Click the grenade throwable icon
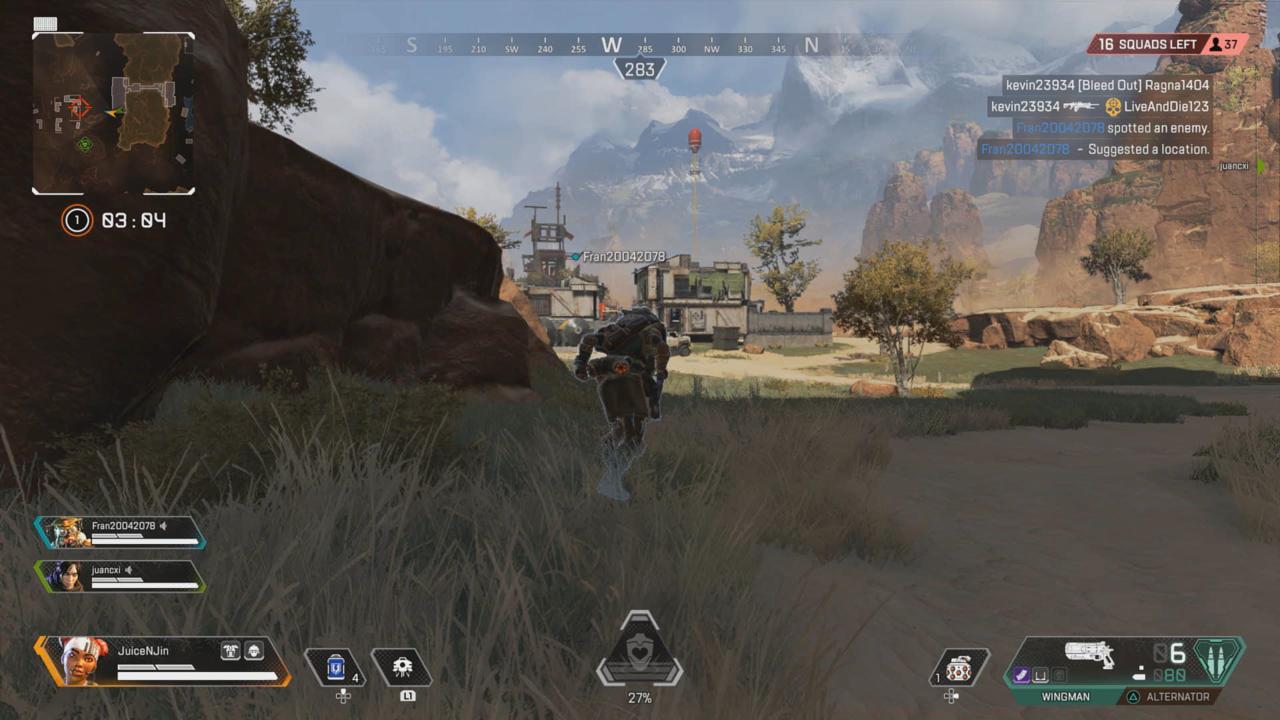This screenshot has height=720, width=1280. (958, 668)
